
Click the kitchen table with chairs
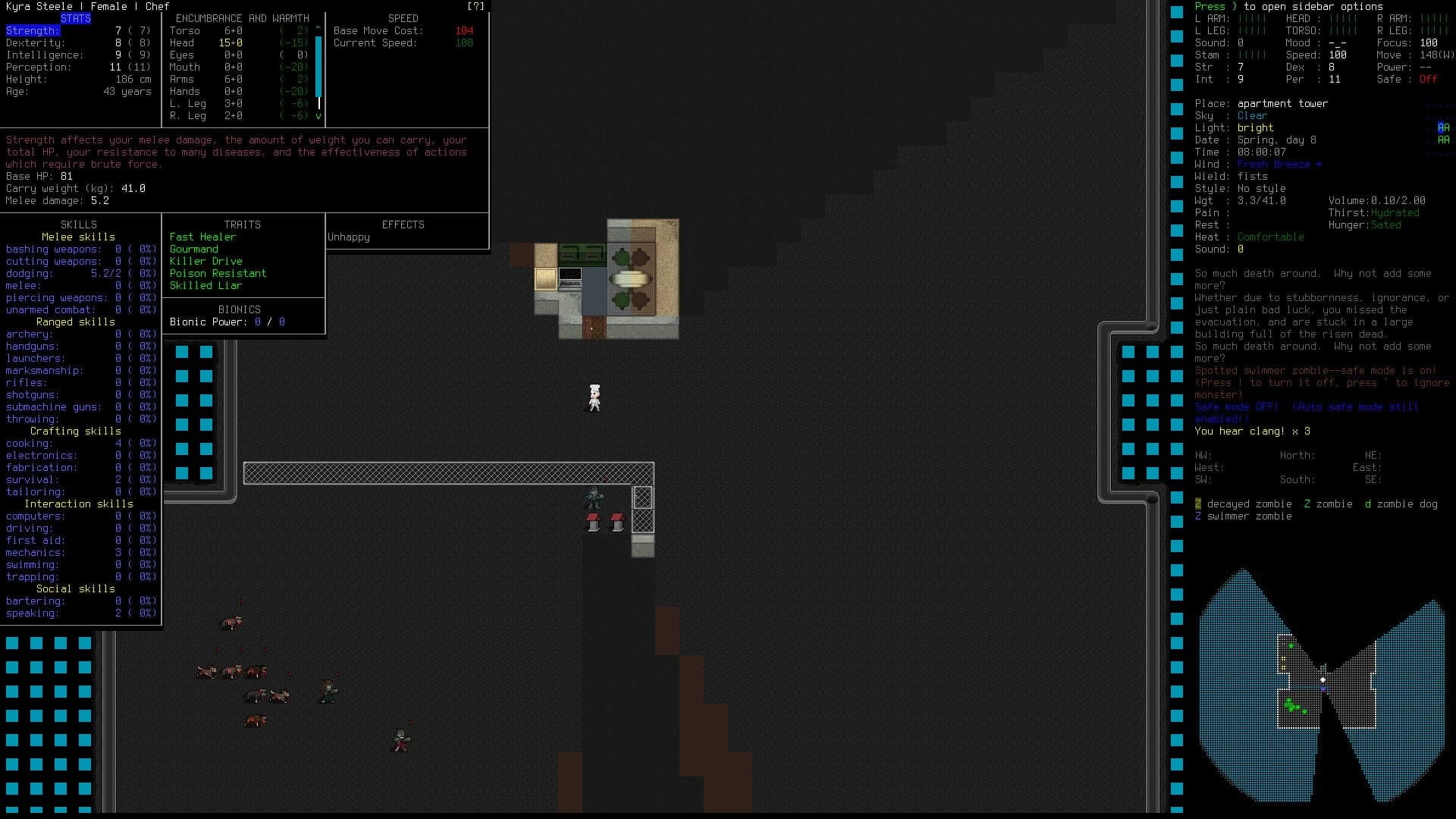(x=630, y=278)
